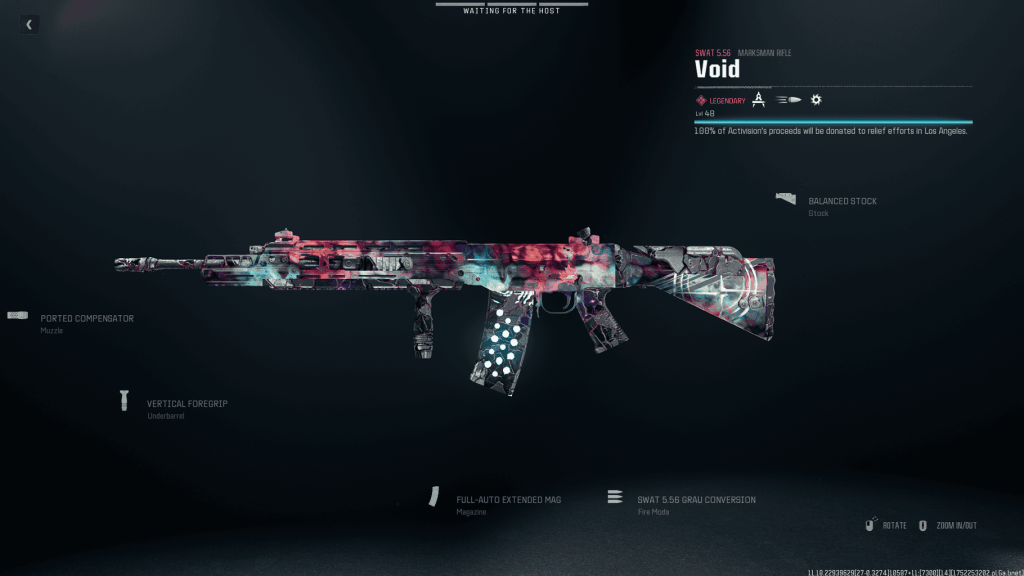Open the Balanced Stock attachment slot

click(x=841, y=201)
